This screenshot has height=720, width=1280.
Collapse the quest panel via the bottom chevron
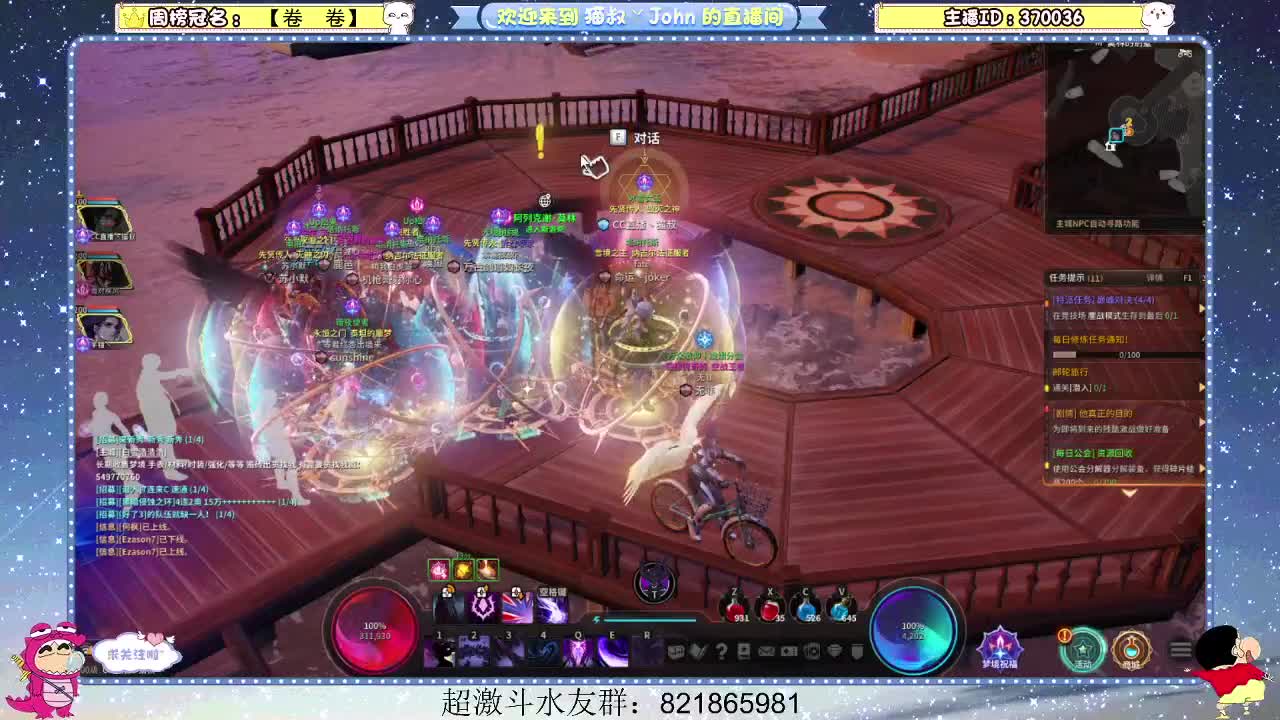tap(1128, 494)
